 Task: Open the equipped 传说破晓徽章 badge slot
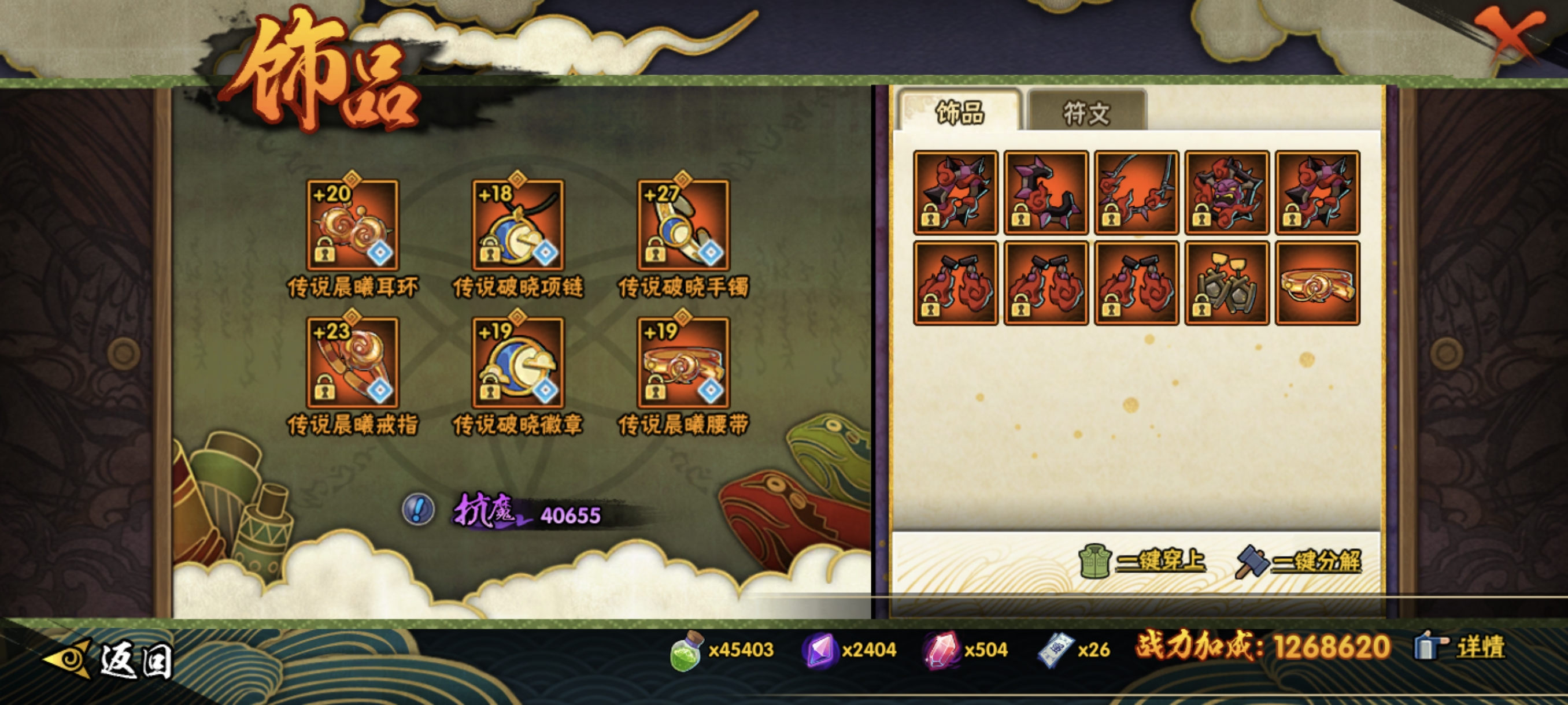518,362
